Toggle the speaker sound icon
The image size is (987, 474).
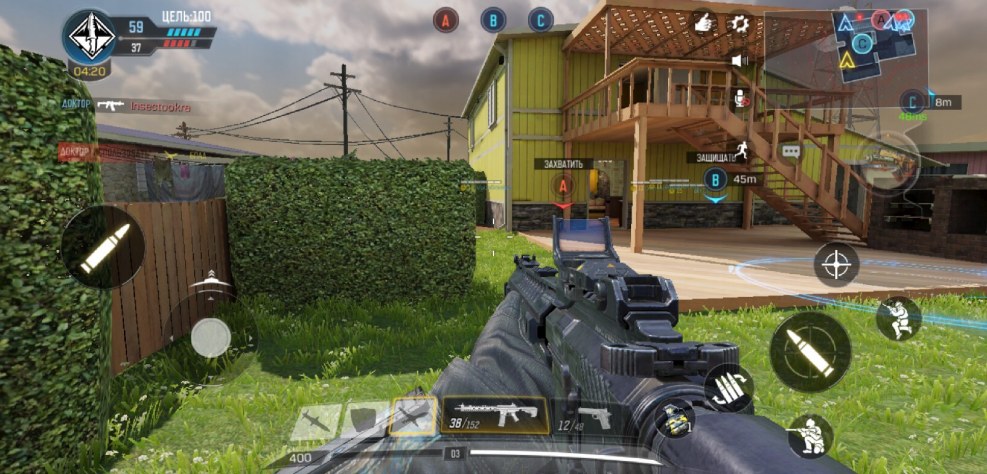click(x=740, y=60)
